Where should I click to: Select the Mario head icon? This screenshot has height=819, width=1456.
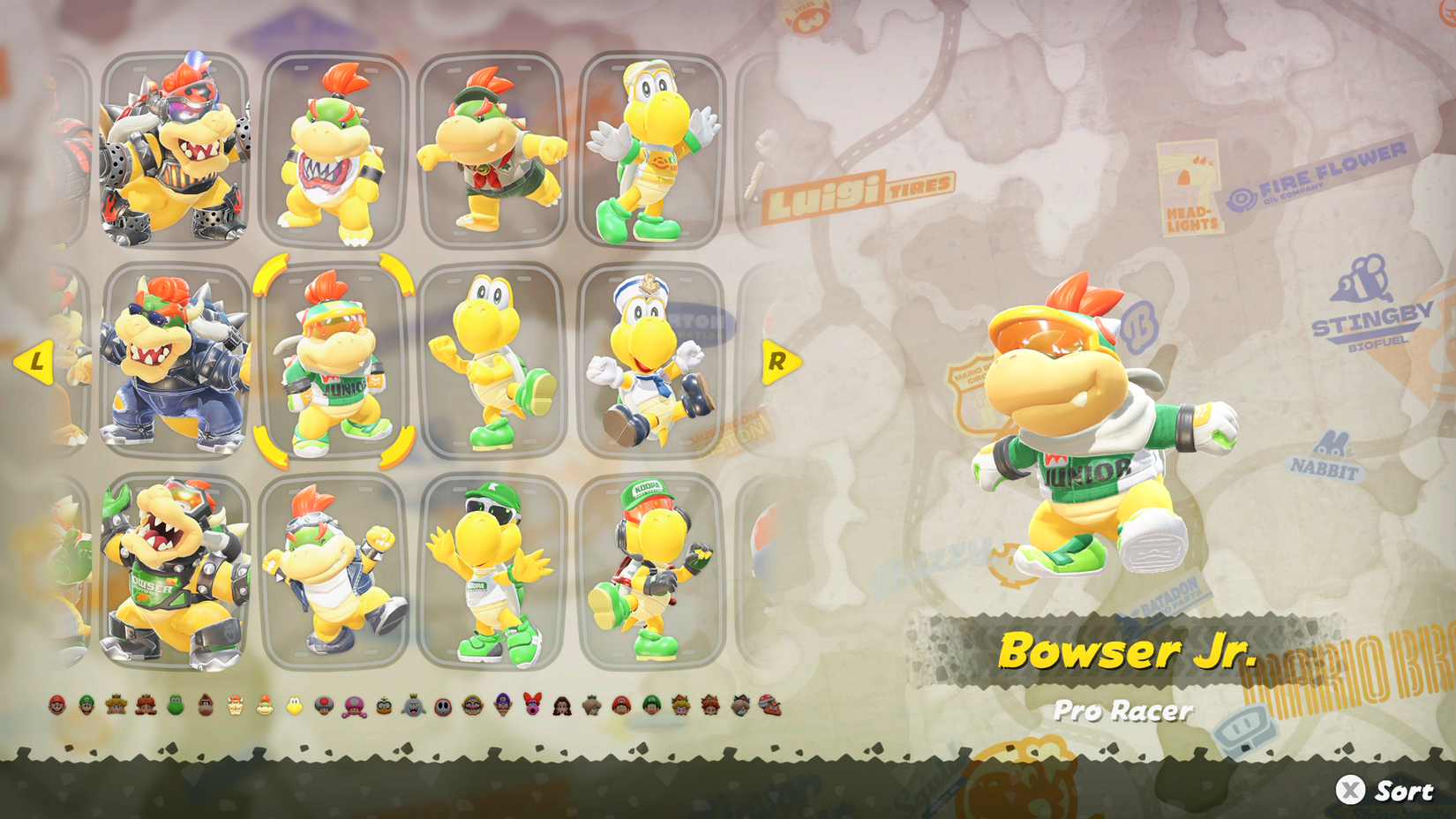(57, 706)
